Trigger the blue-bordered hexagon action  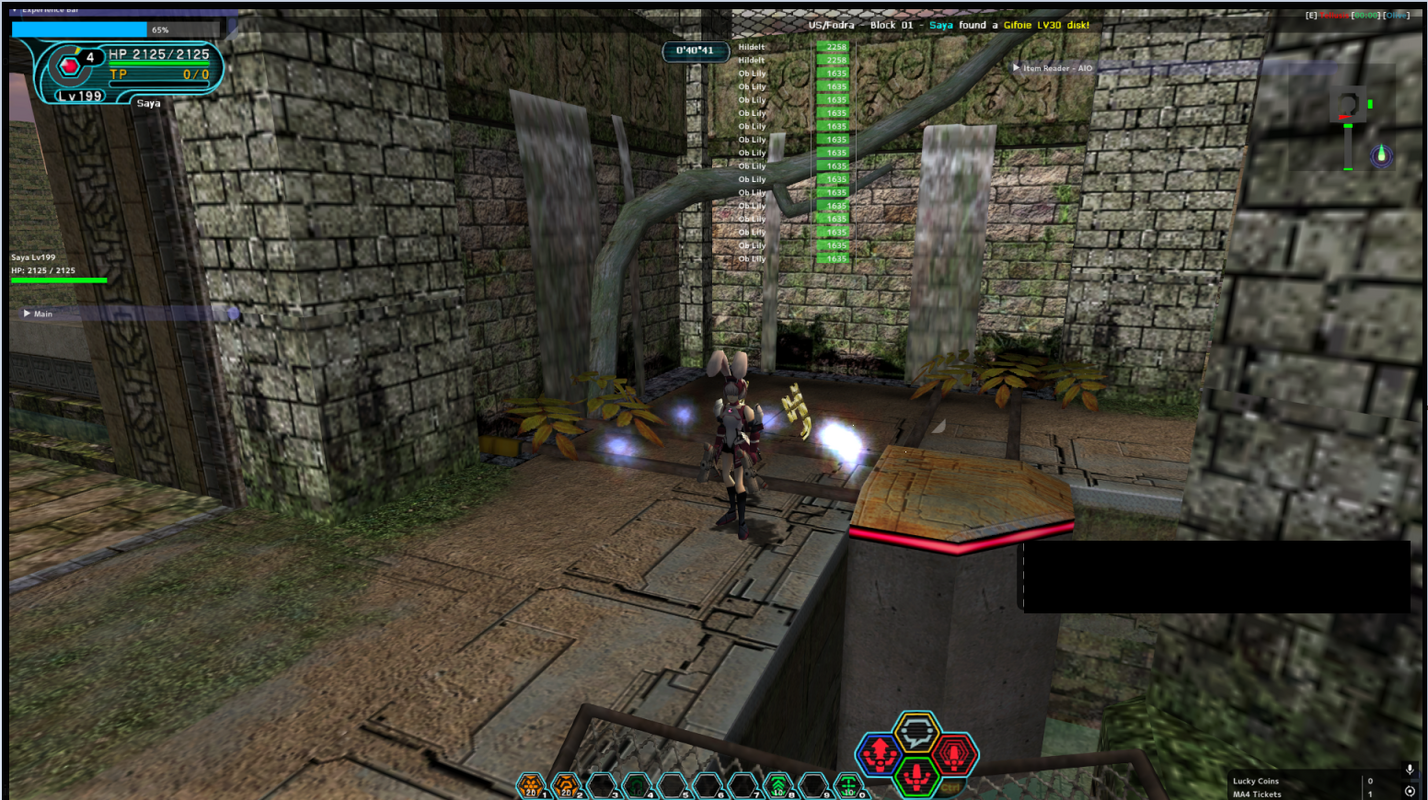pos(879,755)
